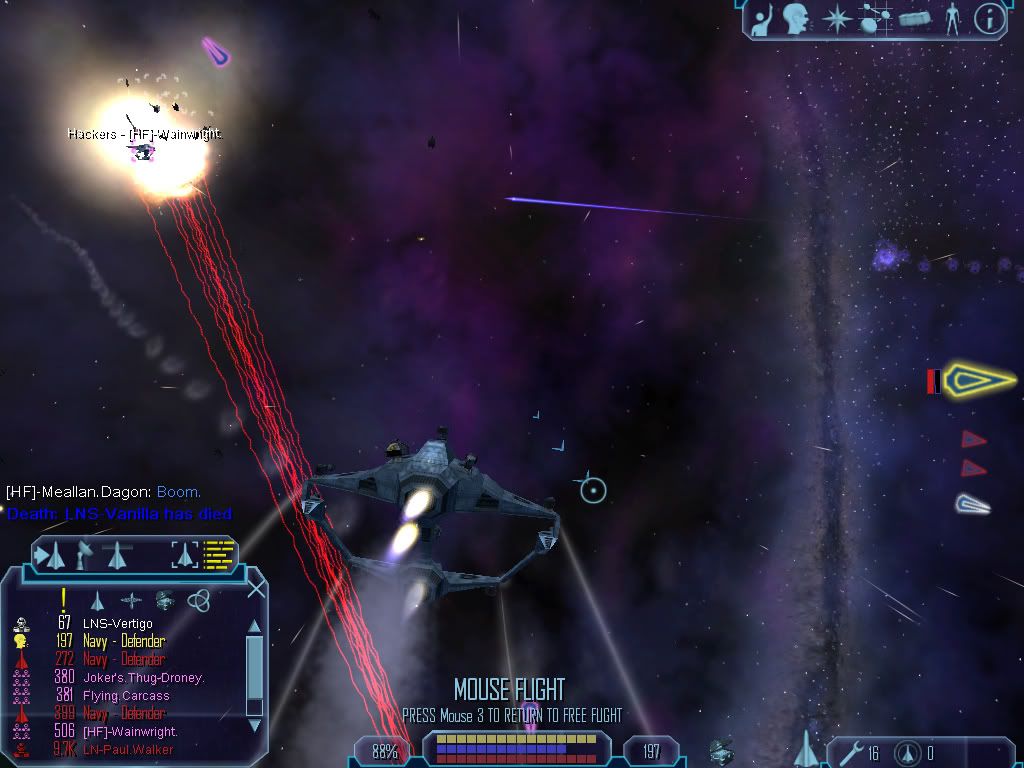The width and height of the screenshot is (1024, 768).
Task: Open the information 'i' panel
Action: click(x=989, y=19)
